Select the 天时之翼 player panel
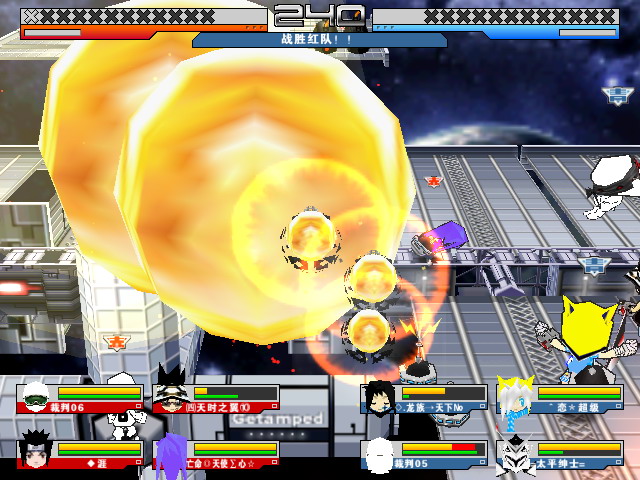 215,398
